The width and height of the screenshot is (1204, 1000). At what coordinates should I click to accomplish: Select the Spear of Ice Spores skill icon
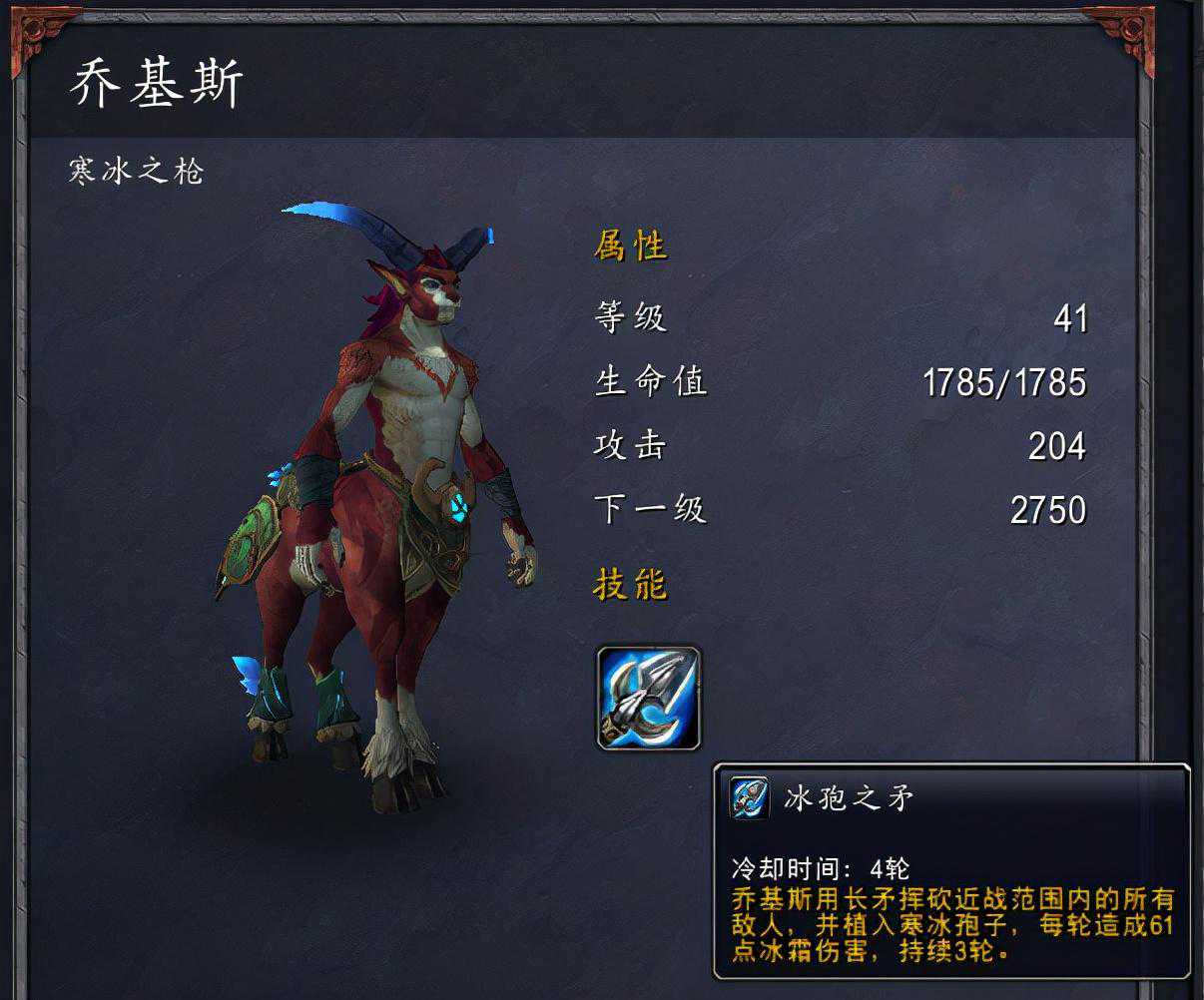(649, 698)
